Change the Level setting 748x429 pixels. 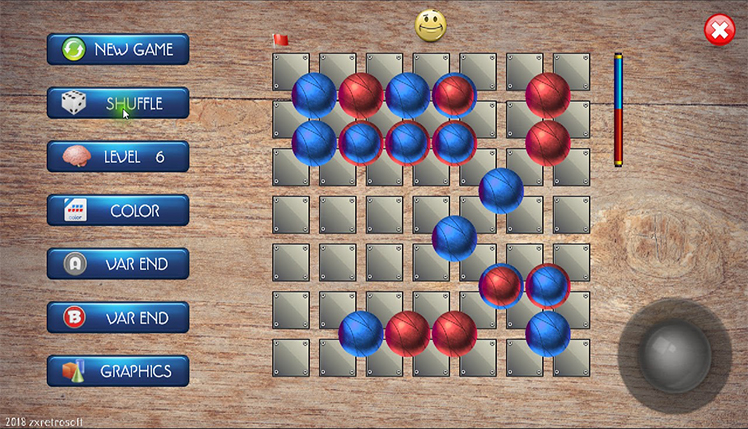(118, 157)
